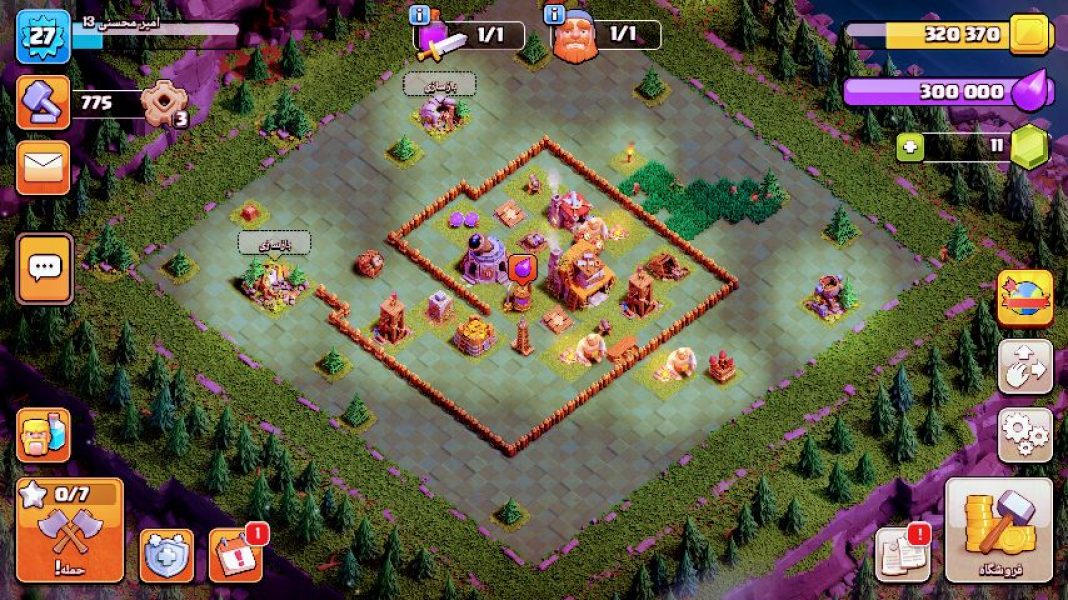Open the Shop with the hammer icon
The width and height of the screenshot is (1068, 600).
pos(998,530)
